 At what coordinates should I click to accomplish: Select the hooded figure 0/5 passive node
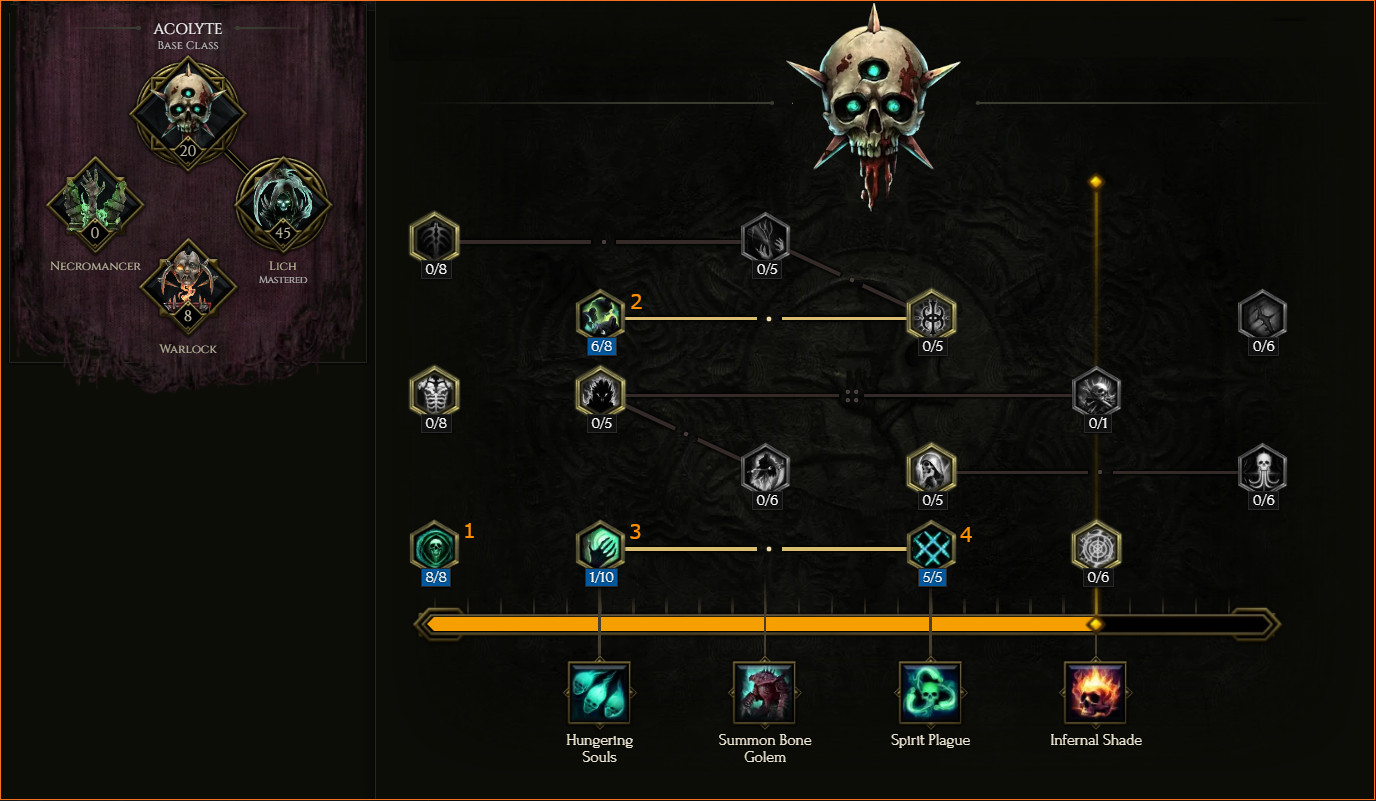pyautogui.click(x=932, y=470)
